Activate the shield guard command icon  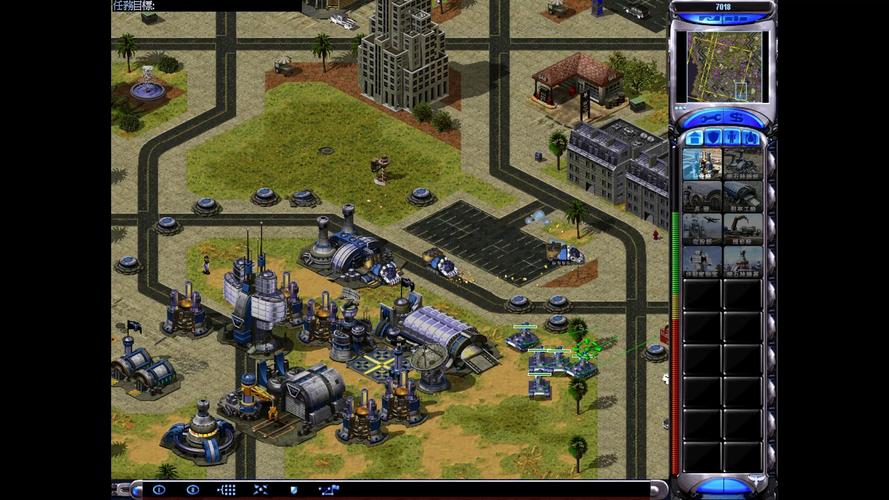coord(293,490)
